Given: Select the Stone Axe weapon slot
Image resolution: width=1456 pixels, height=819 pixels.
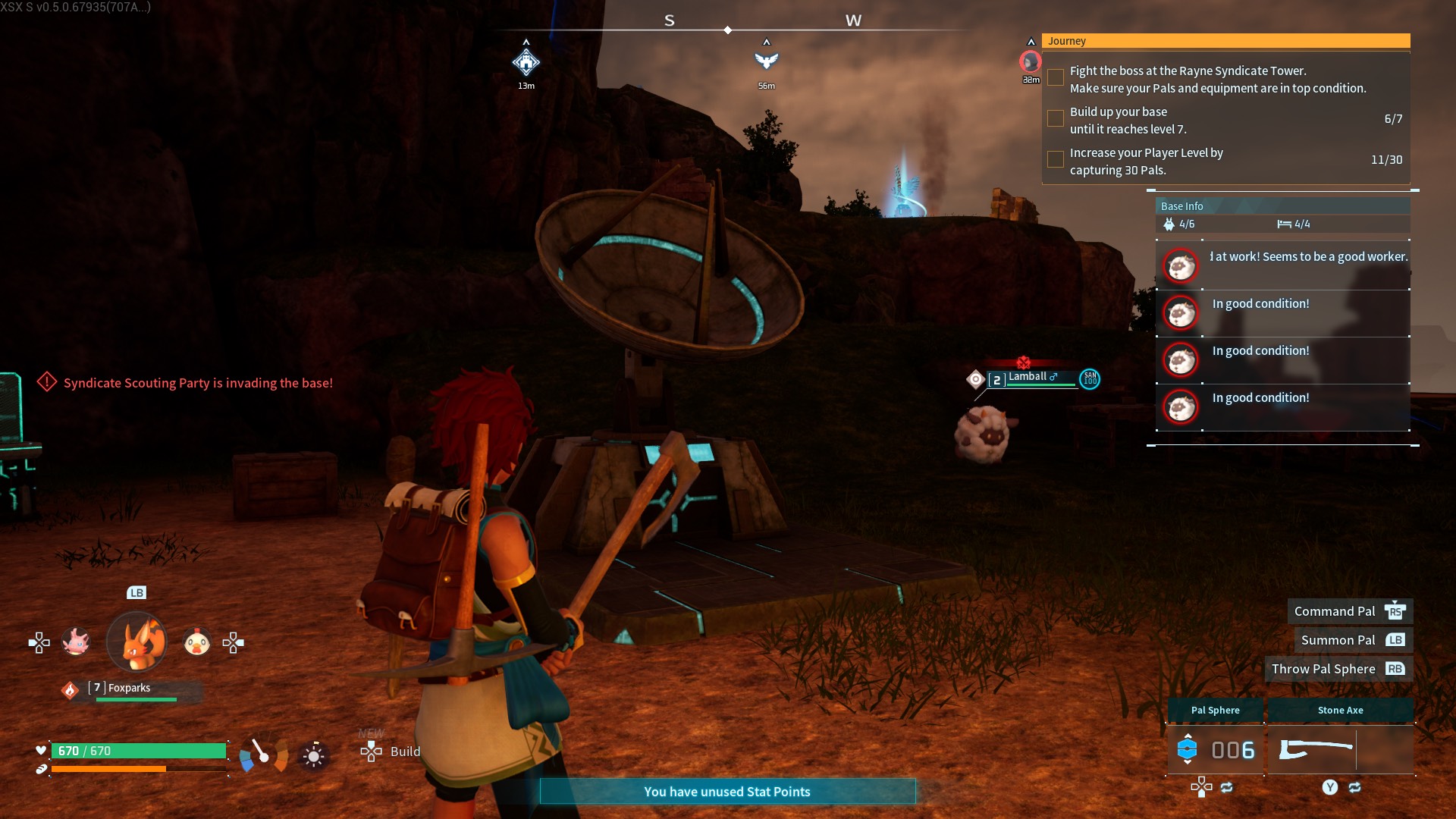Looking at the screenshot, I should point(1340,749).
